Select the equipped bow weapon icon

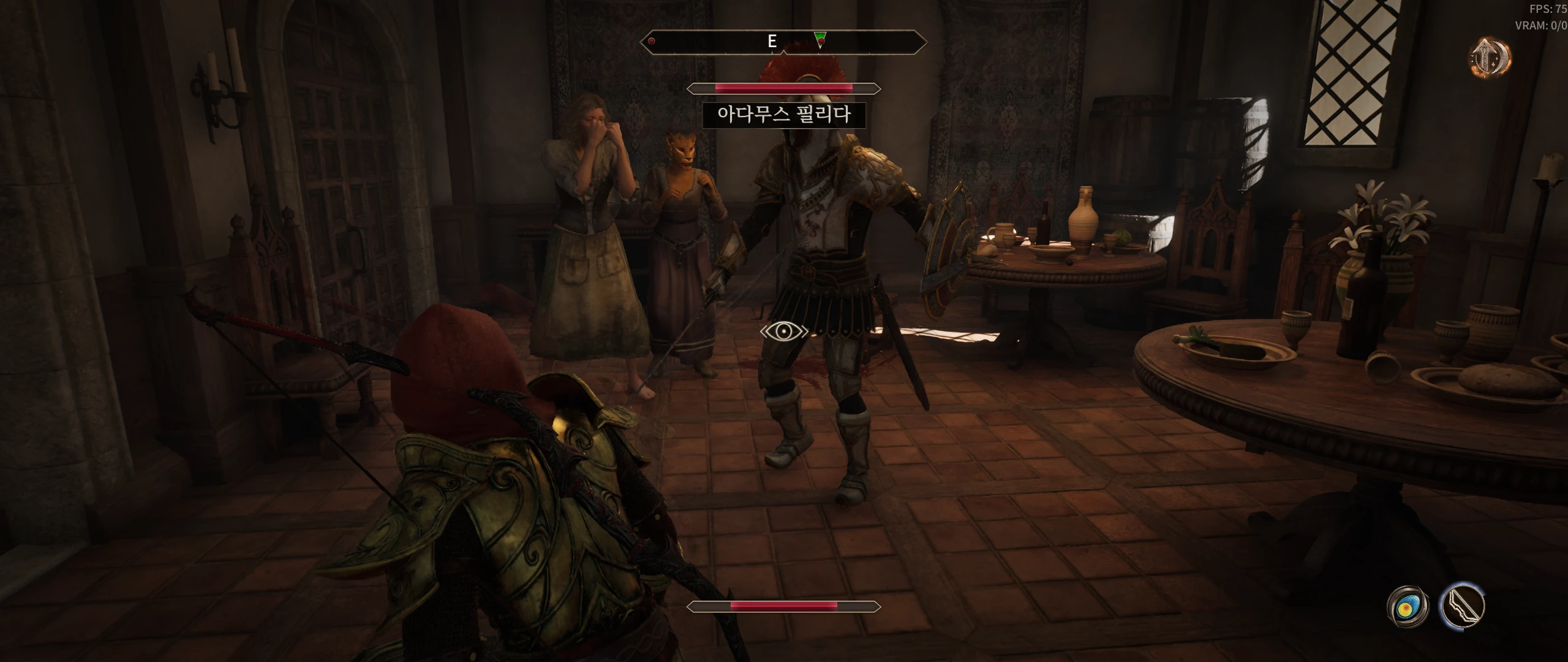tap(1462, 606)
